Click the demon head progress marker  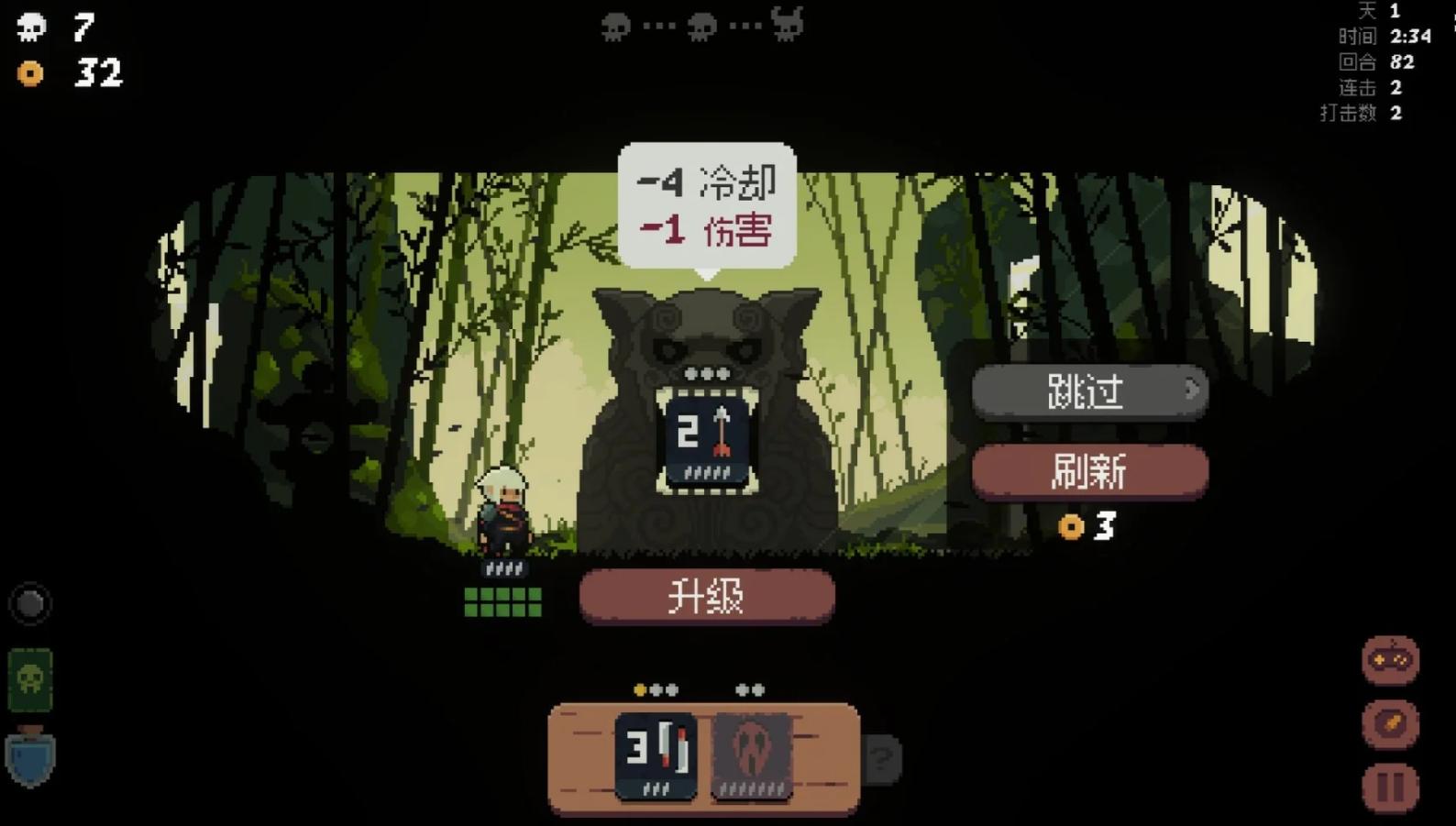click(x=787, y=25)
